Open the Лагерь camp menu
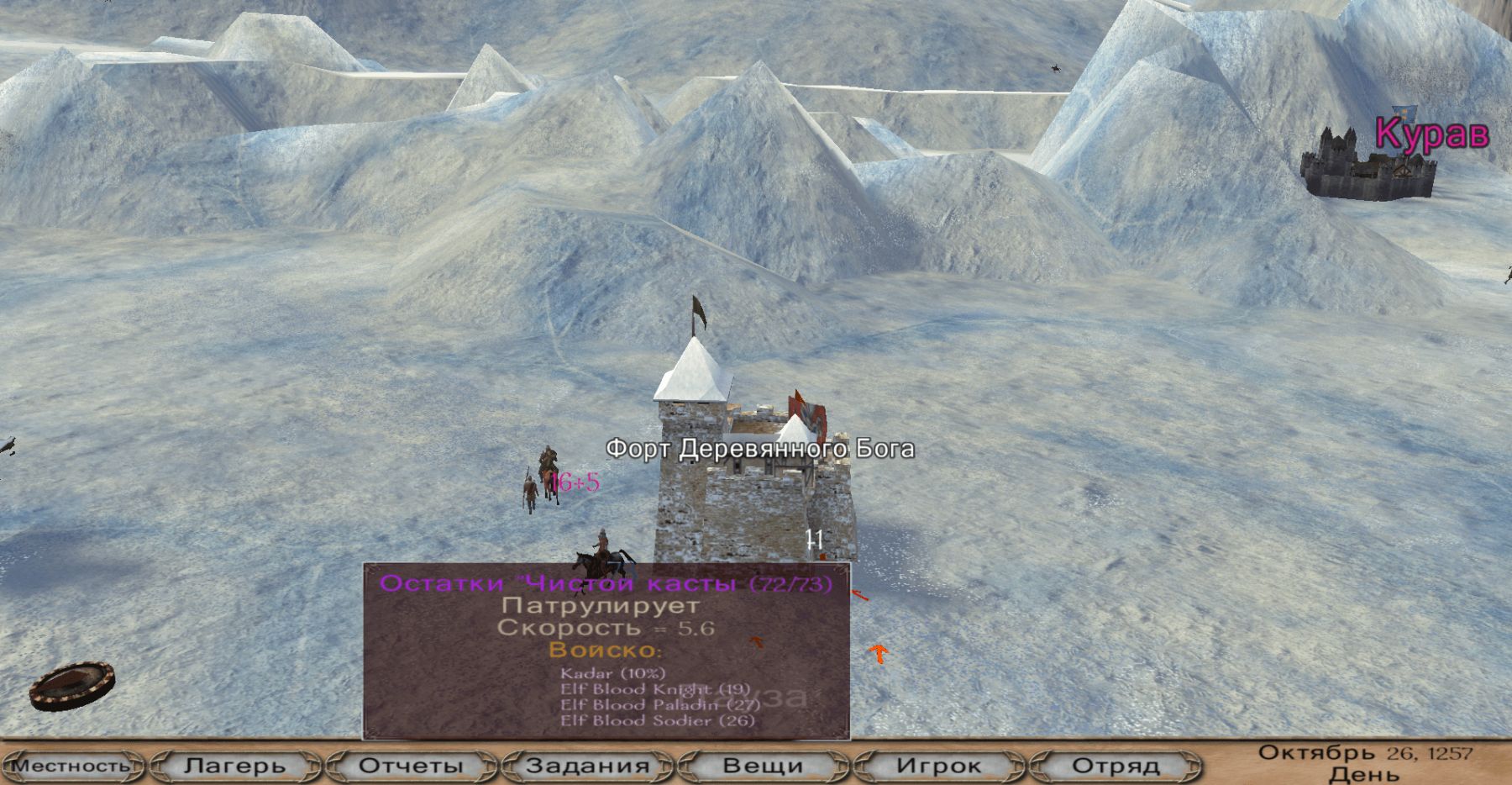Screen dimensions: 1512x785 point(235,766)
